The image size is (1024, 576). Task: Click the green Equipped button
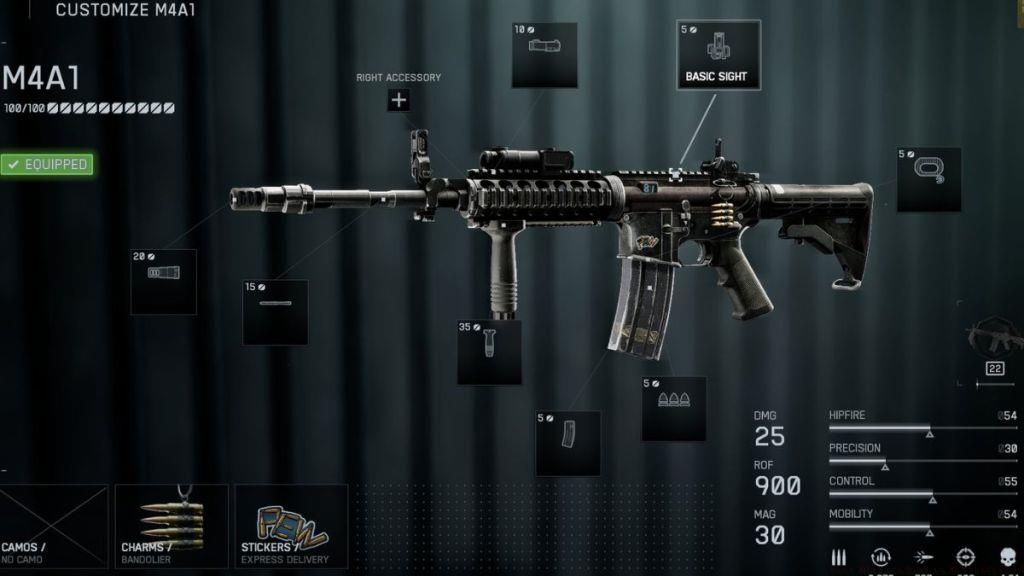[47, 164]
